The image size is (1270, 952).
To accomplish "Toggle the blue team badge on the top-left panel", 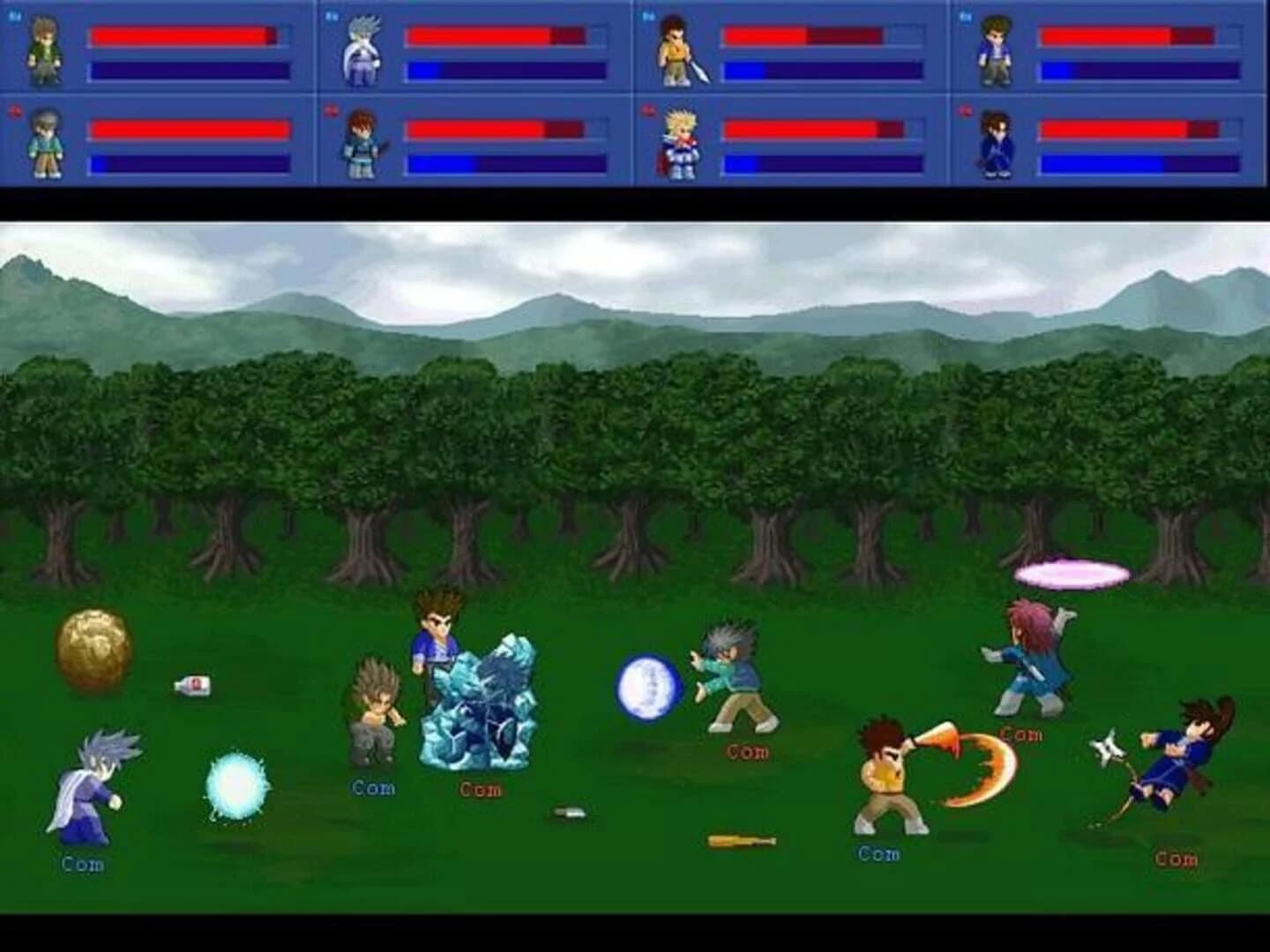I will pos(13,13).
